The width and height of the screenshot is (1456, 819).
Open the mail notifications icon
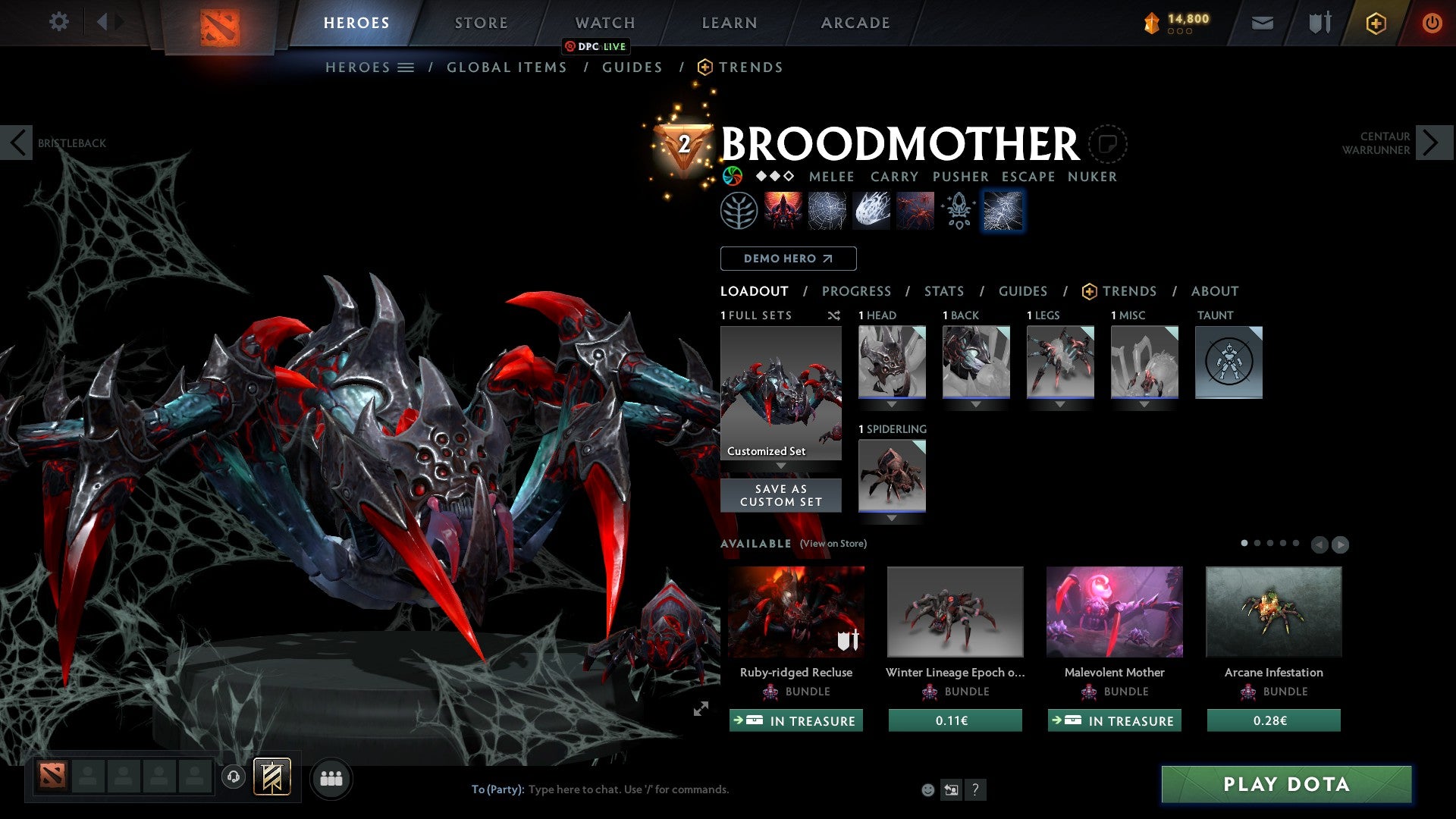1262,23
